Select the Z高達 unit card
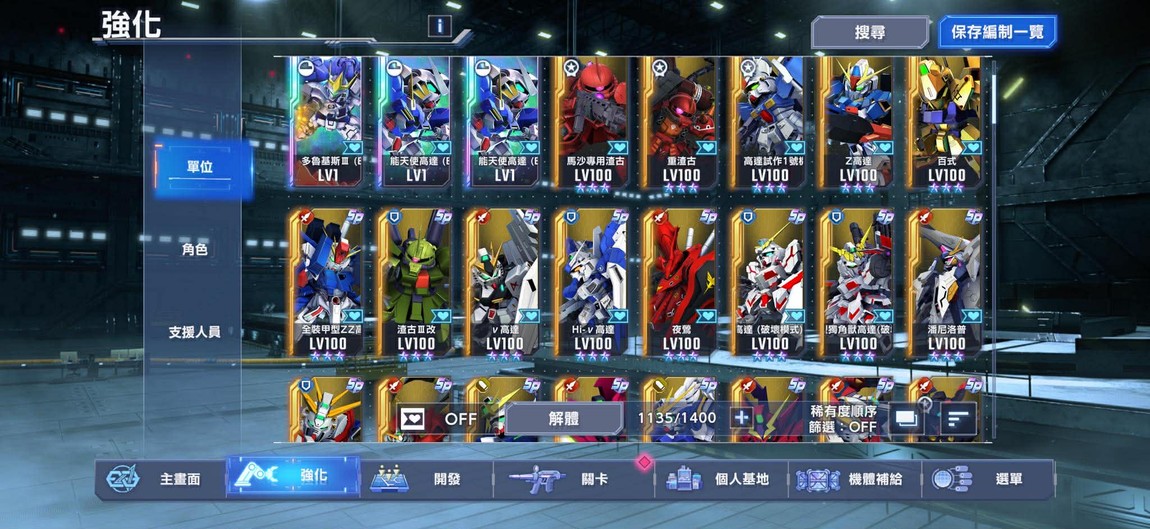The width and height of the screenshot is (1150, 529). [858, 122]
